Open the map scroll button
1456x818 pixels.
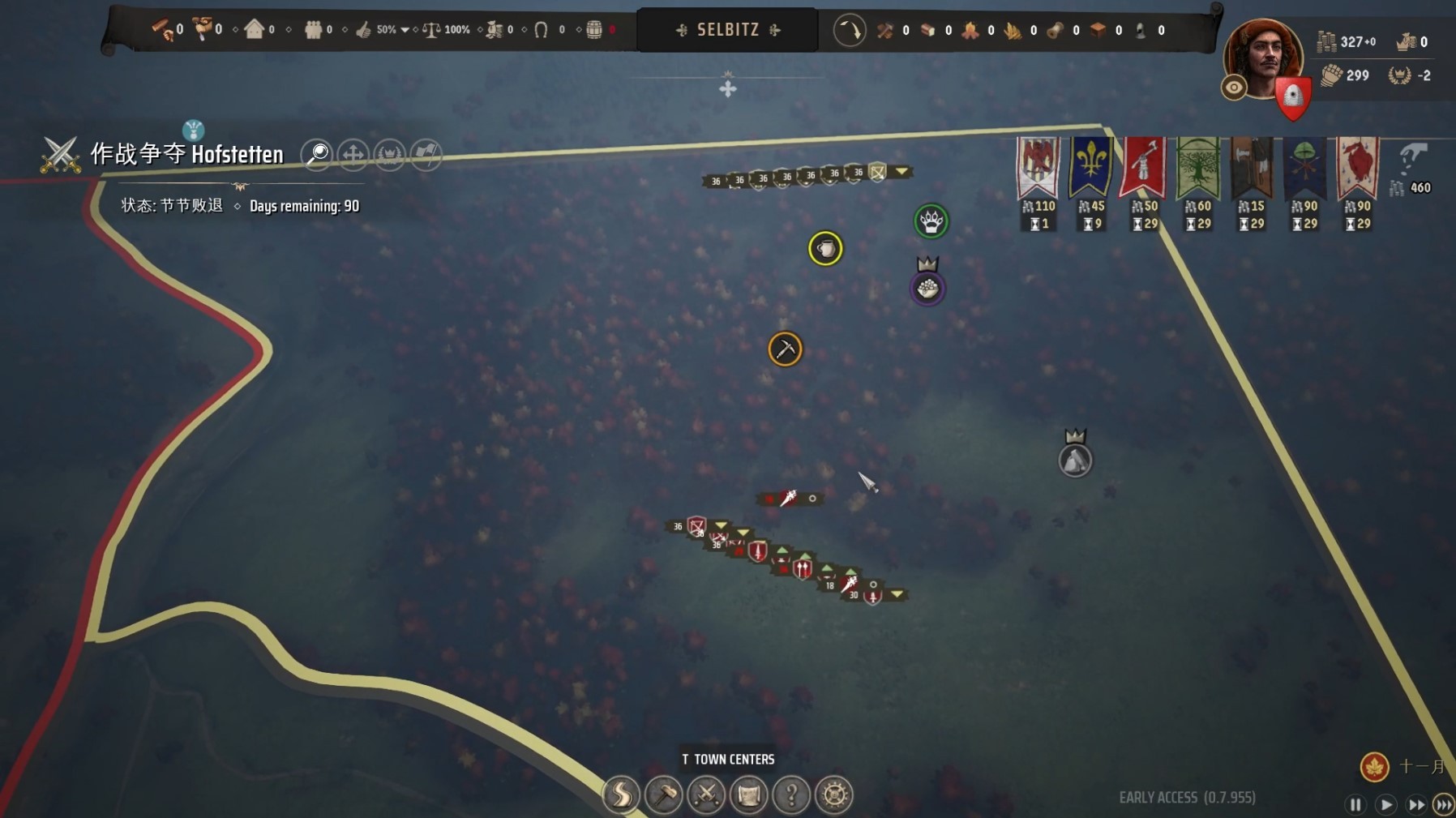(748, 794)
